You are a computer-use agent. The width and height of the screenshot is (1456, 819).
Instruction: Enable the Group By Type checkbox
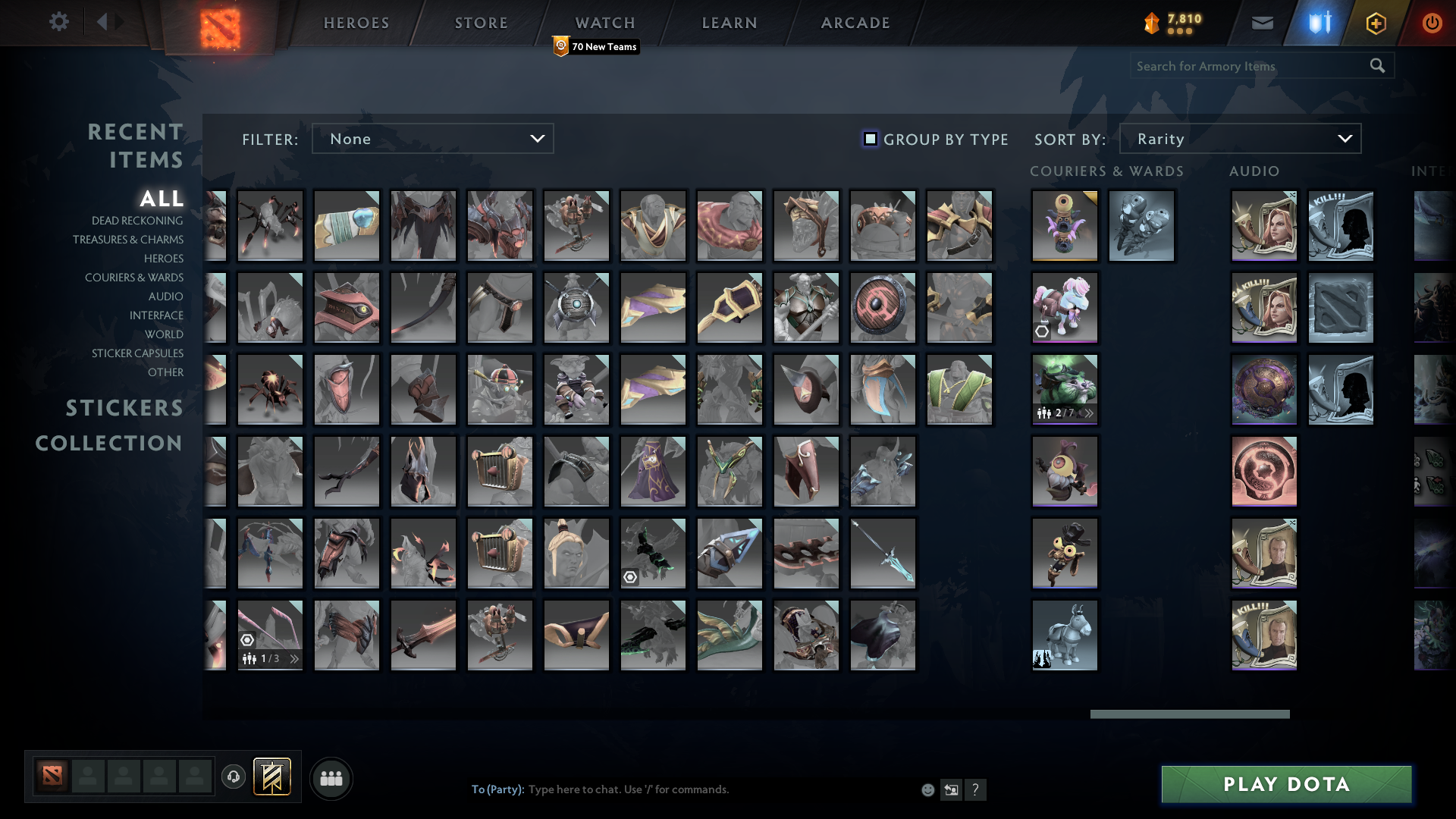coord(869,139)
